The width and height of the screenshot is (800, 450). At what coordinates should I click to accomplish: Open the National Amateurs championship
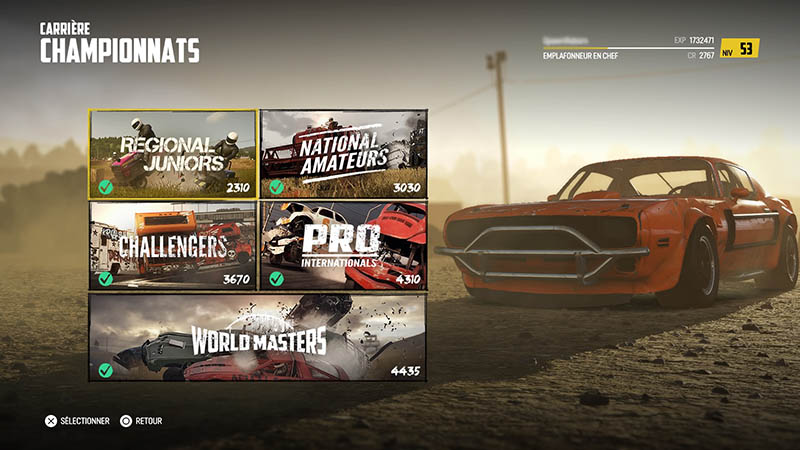click(343, 153)
